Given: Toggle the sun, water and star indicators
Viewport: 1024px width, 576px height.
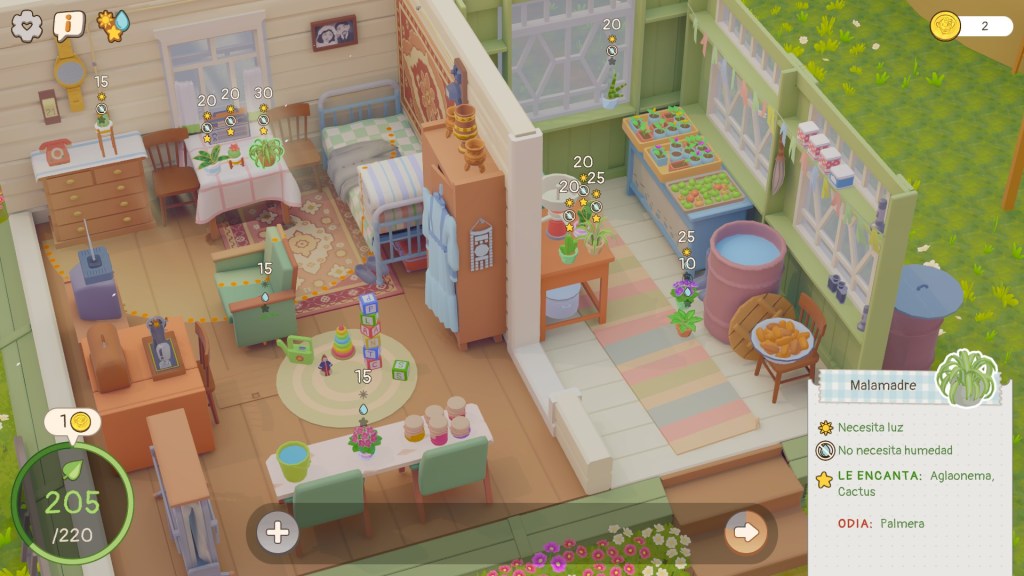Looking at the screenshot, I should coord(112,24).
